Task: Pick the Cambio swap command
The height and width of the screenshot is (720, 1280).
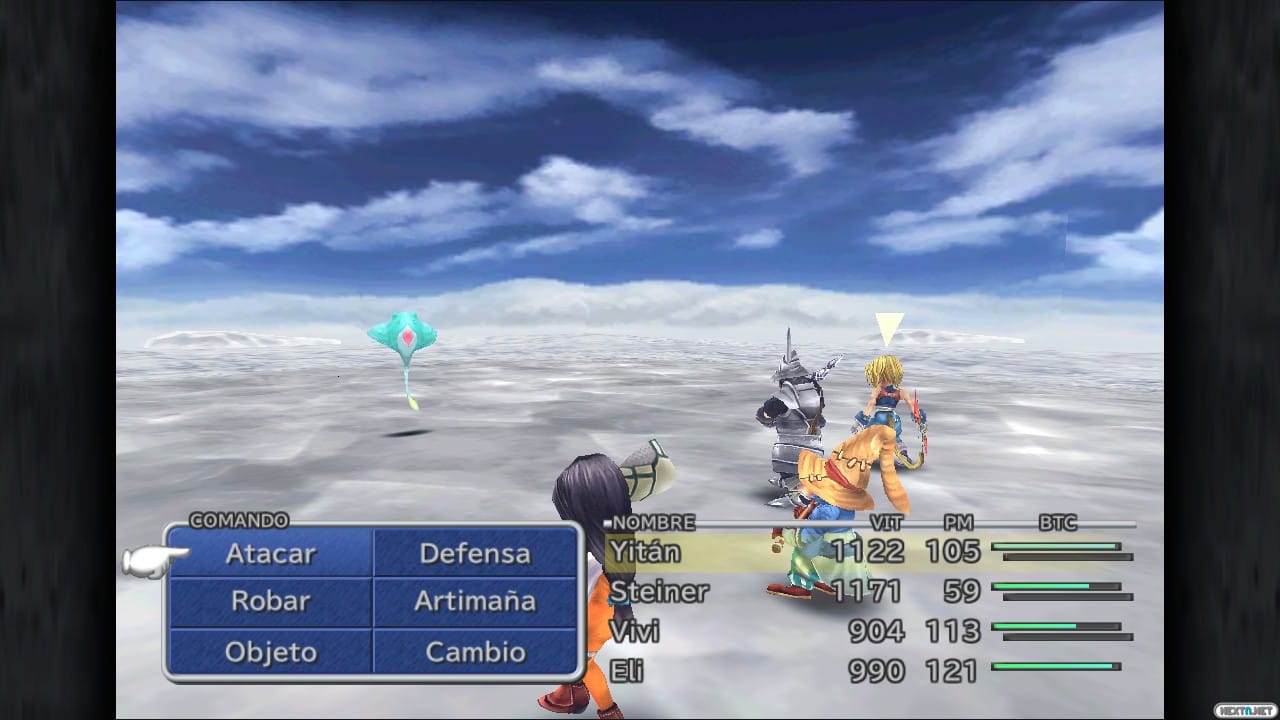Action: [x=475, y=651]
